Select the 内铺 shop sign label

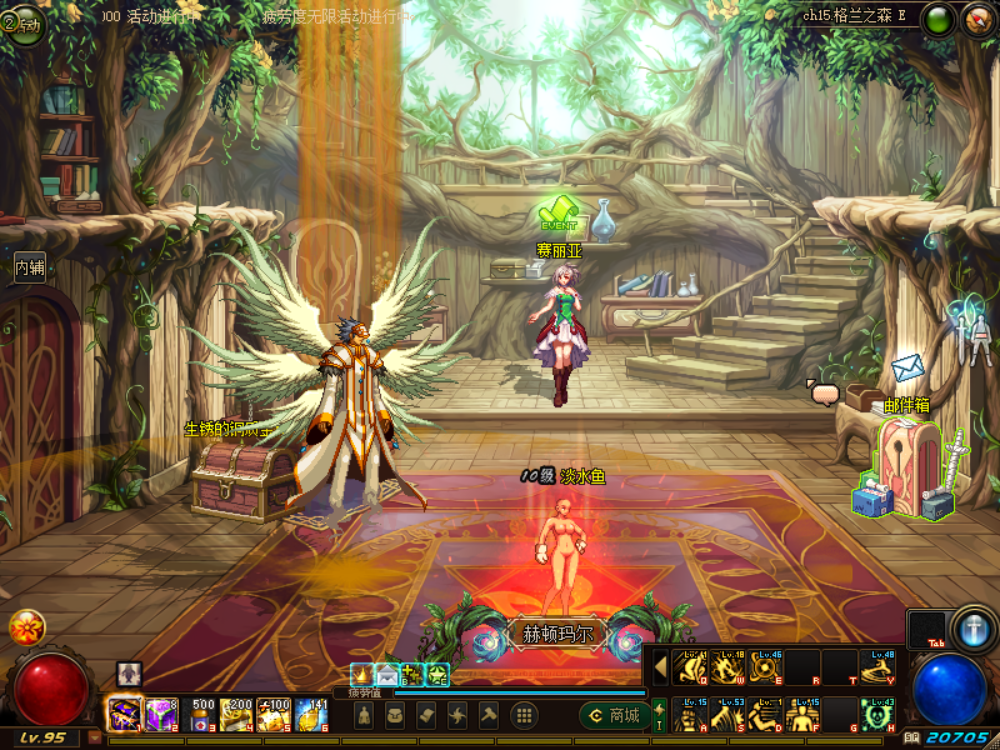[29, 267]
